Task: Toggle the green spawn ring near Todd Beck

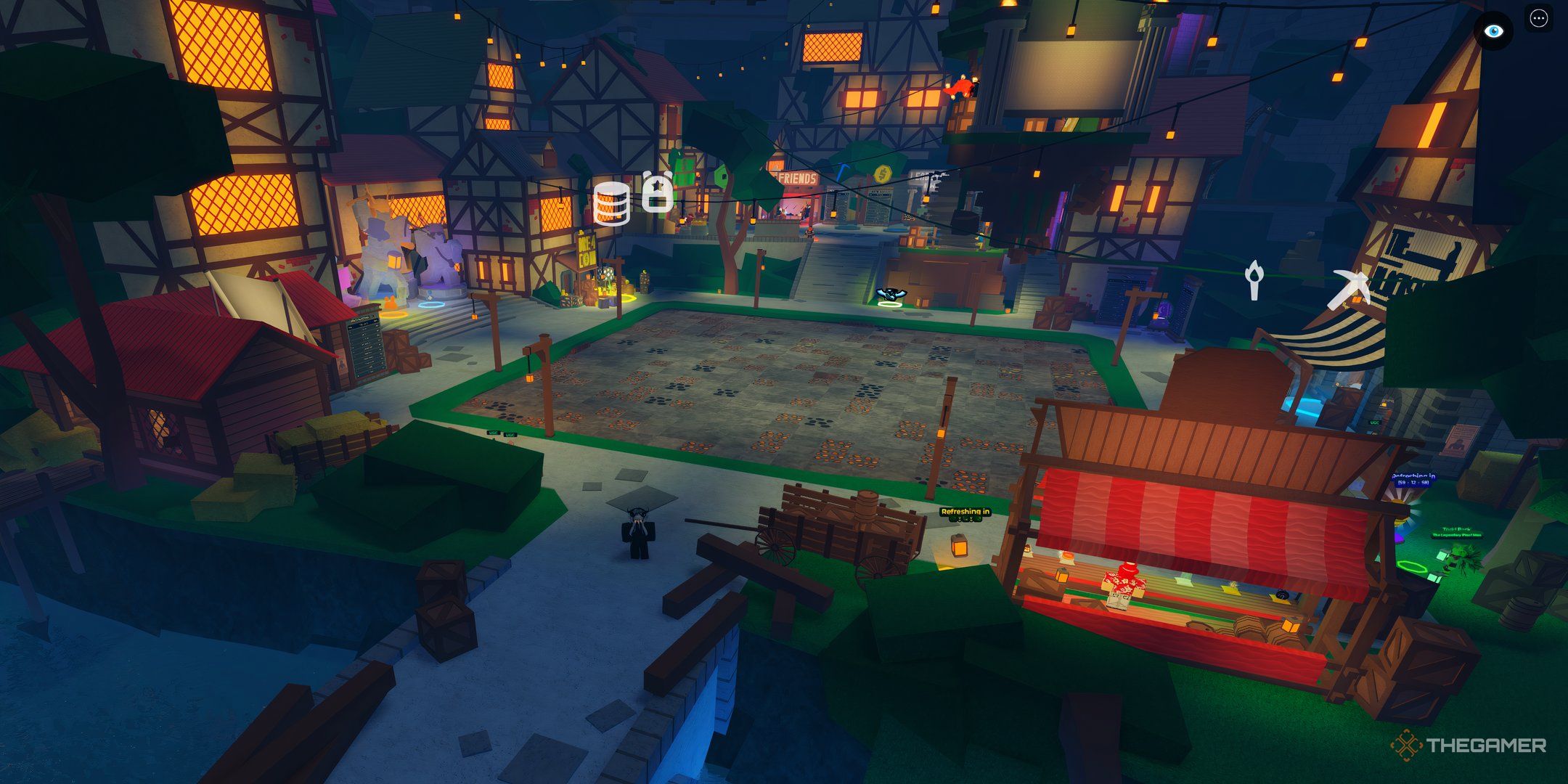Action: click(x=1411, y=566)
